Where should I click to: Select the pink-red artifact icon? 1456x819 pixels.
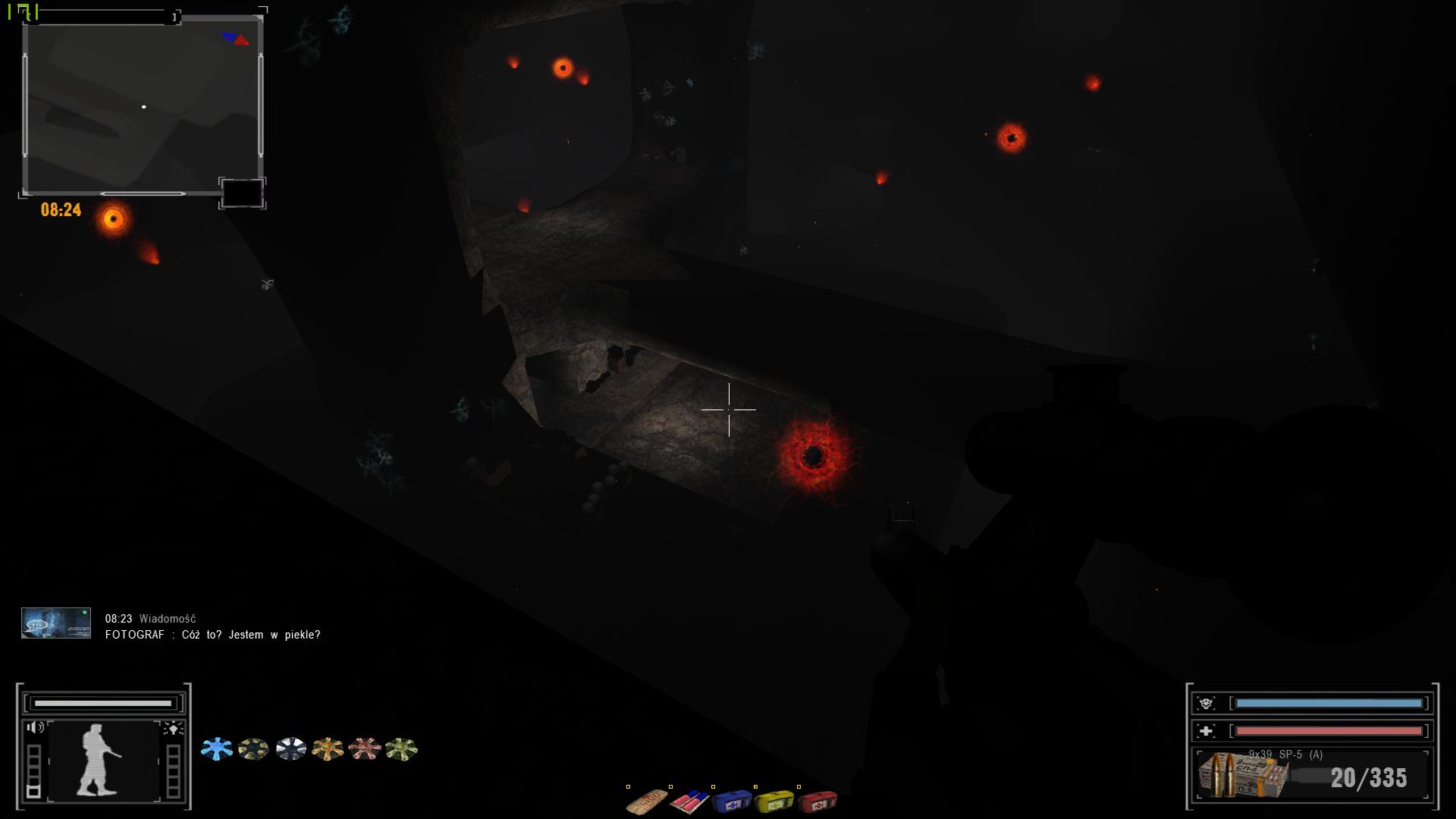[364, 749]
